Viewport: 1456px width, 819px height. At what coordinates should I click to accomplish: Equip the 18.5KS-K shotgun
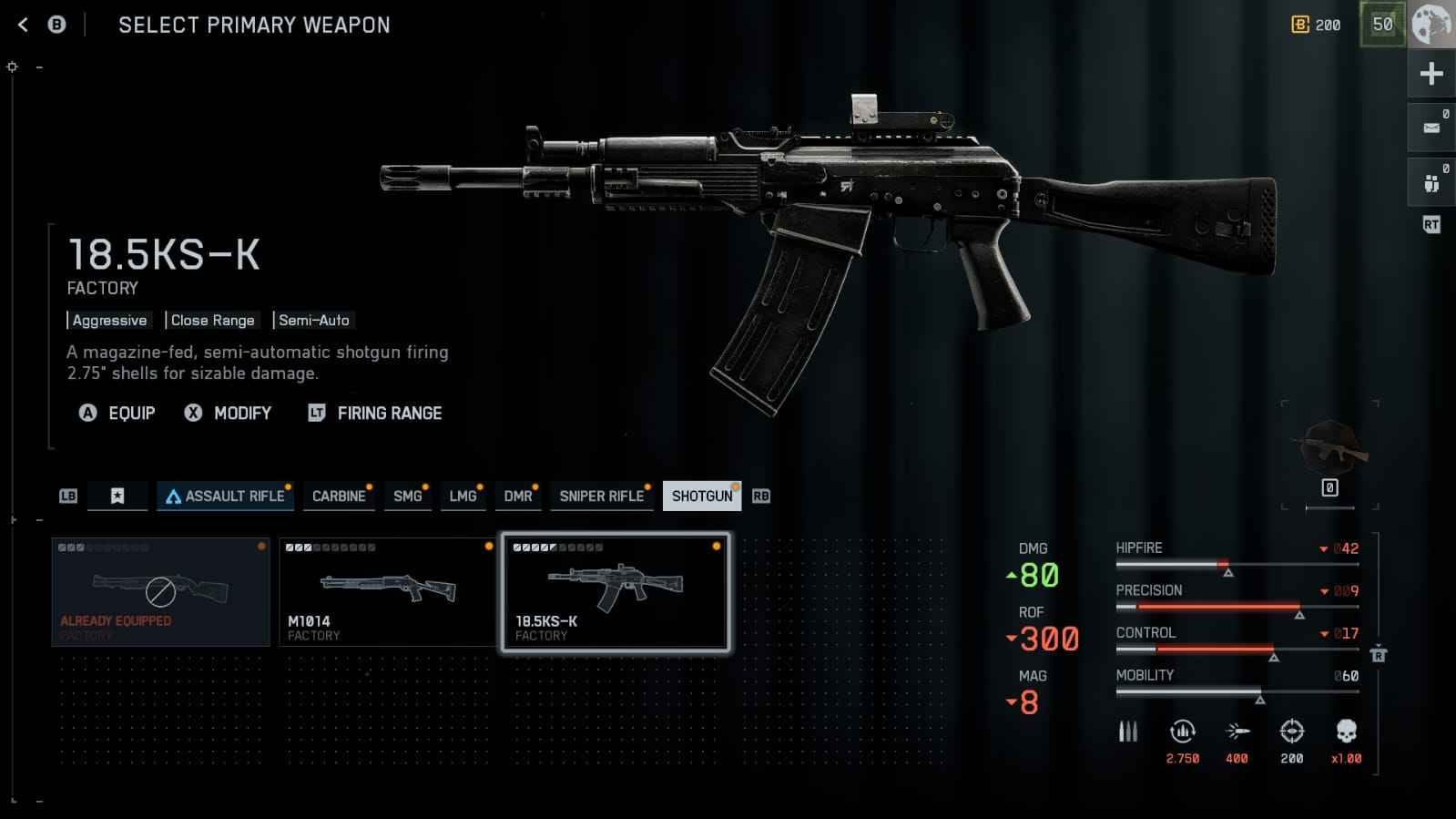(x=117, y=413)
